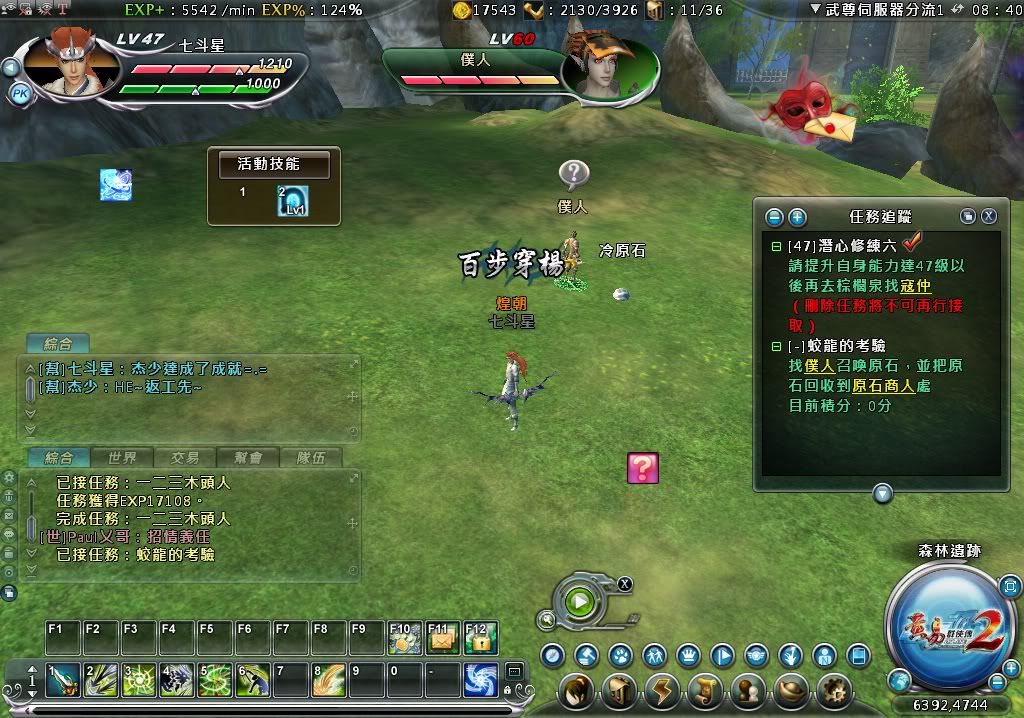
Task: Select the 幫會 chat tab
Action: coord(247,458)
